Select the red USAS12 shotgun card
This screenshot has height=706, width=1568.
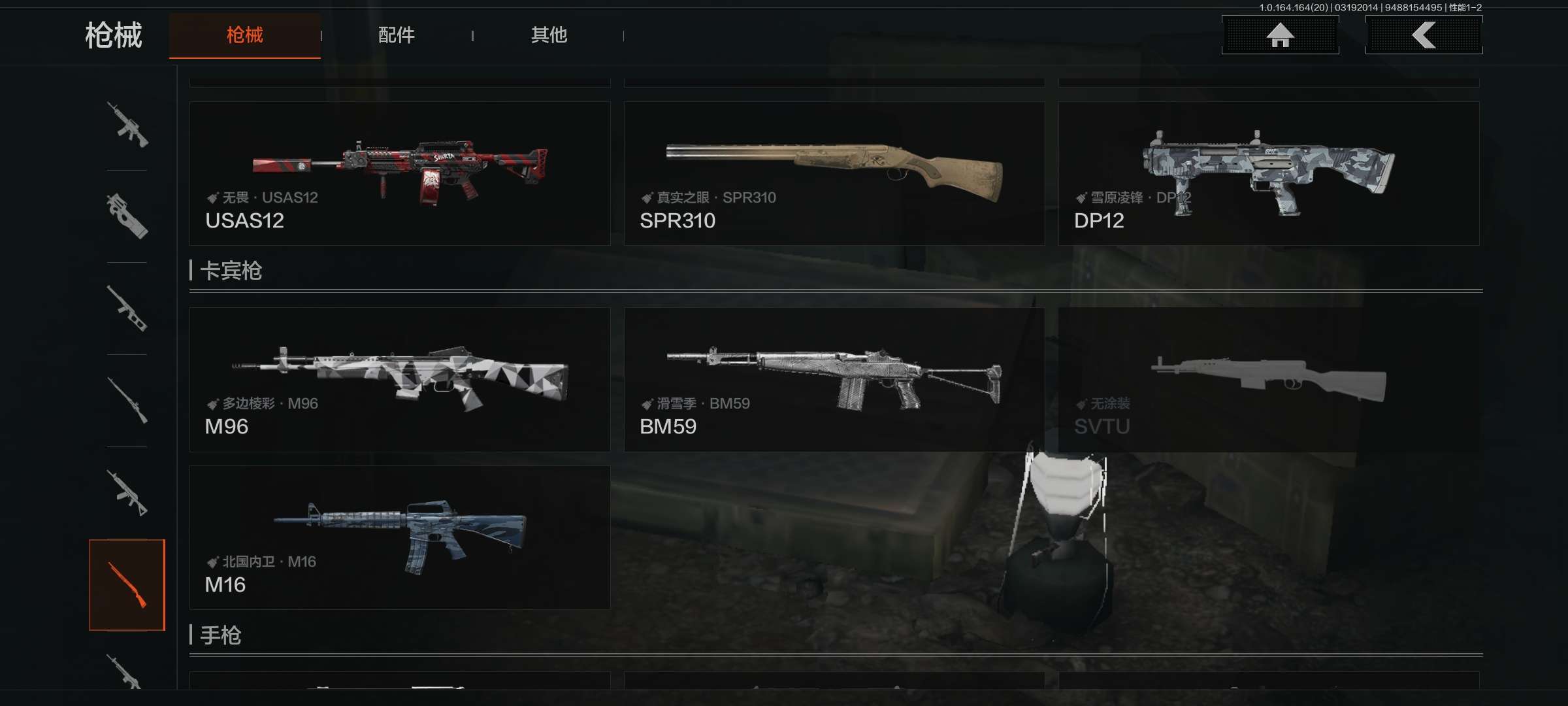click(x=400, y=173)
